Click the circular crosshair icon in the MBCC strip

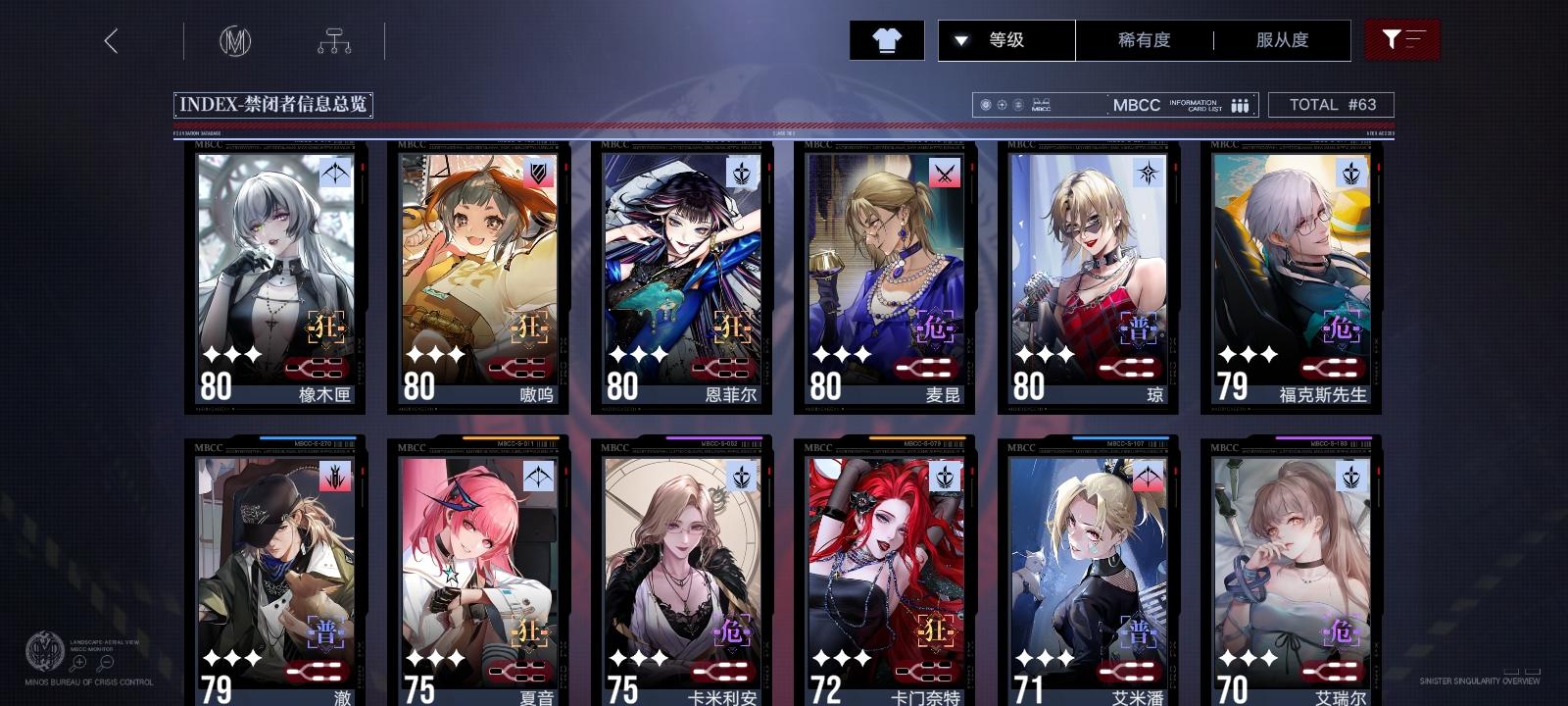click(x=1001, y=105)
